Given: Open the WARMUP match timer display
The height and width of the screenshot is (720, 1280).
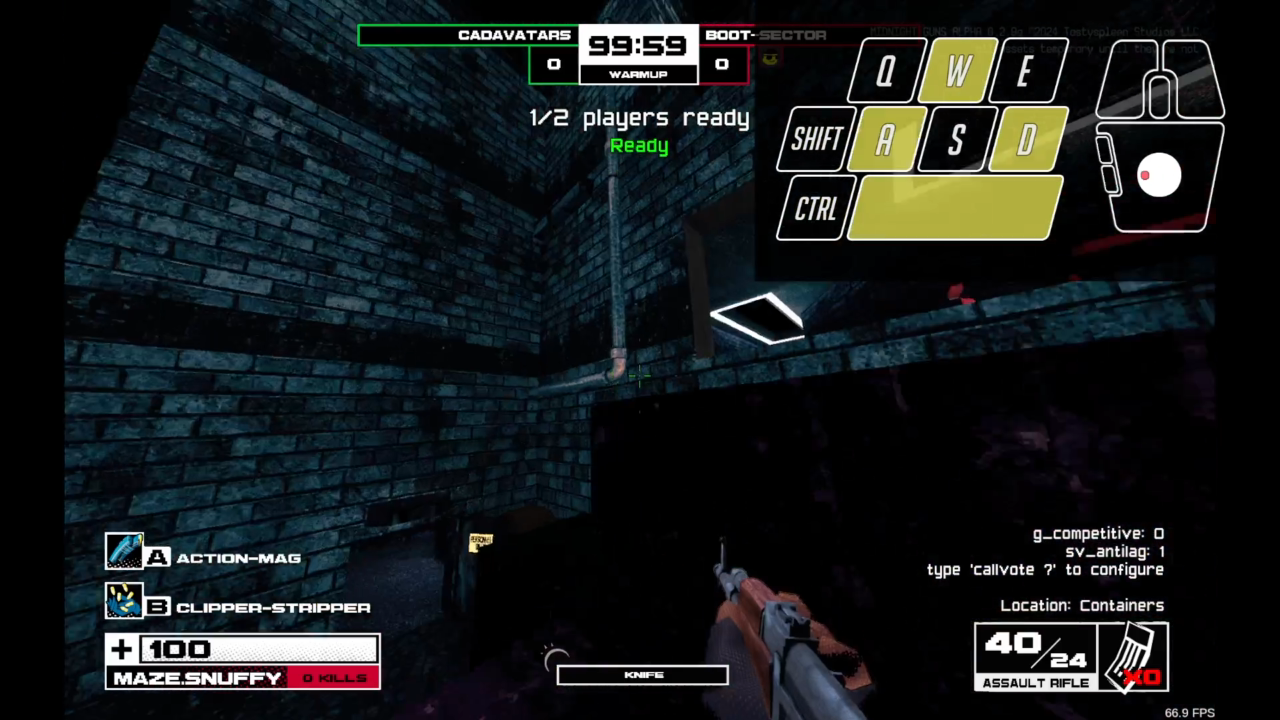Looking at the screenshot, I should [x=639, y=75].
